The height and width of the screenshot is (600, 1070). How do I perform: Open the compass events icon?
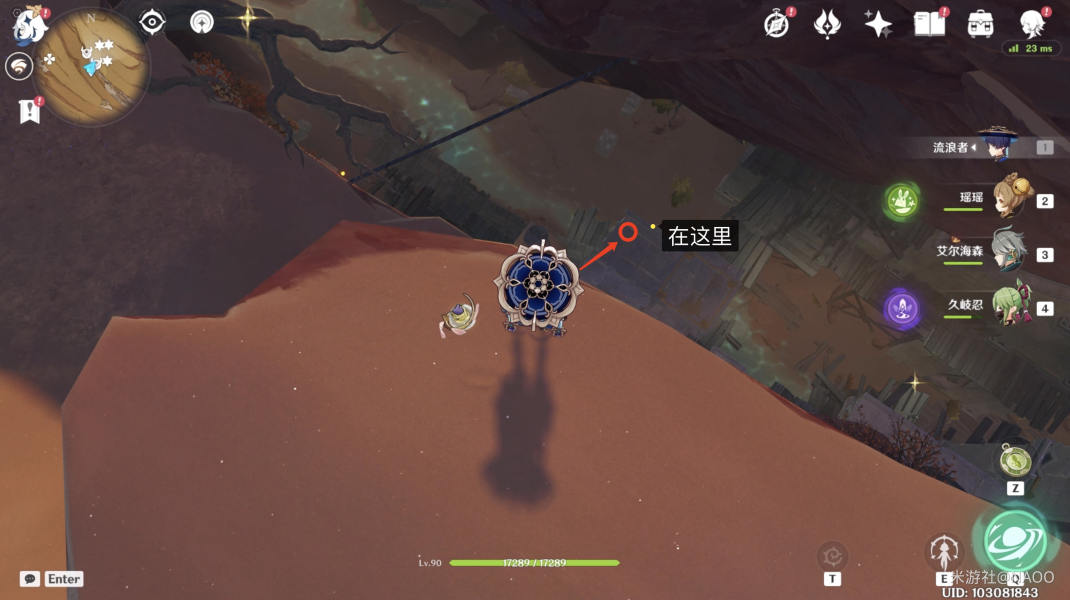click(776, 24)
